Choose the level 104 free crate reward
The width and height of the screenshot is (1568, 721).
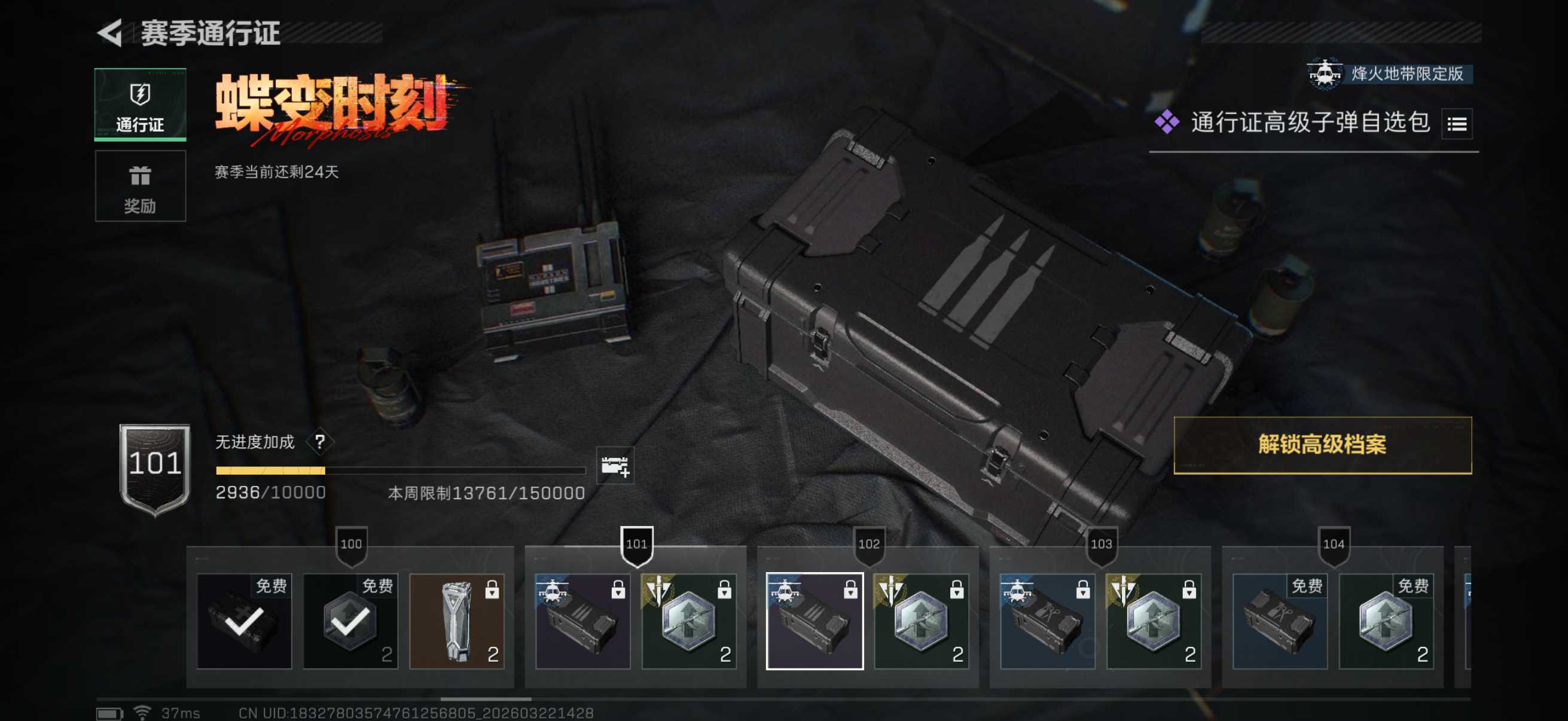tap(1280, 621)
